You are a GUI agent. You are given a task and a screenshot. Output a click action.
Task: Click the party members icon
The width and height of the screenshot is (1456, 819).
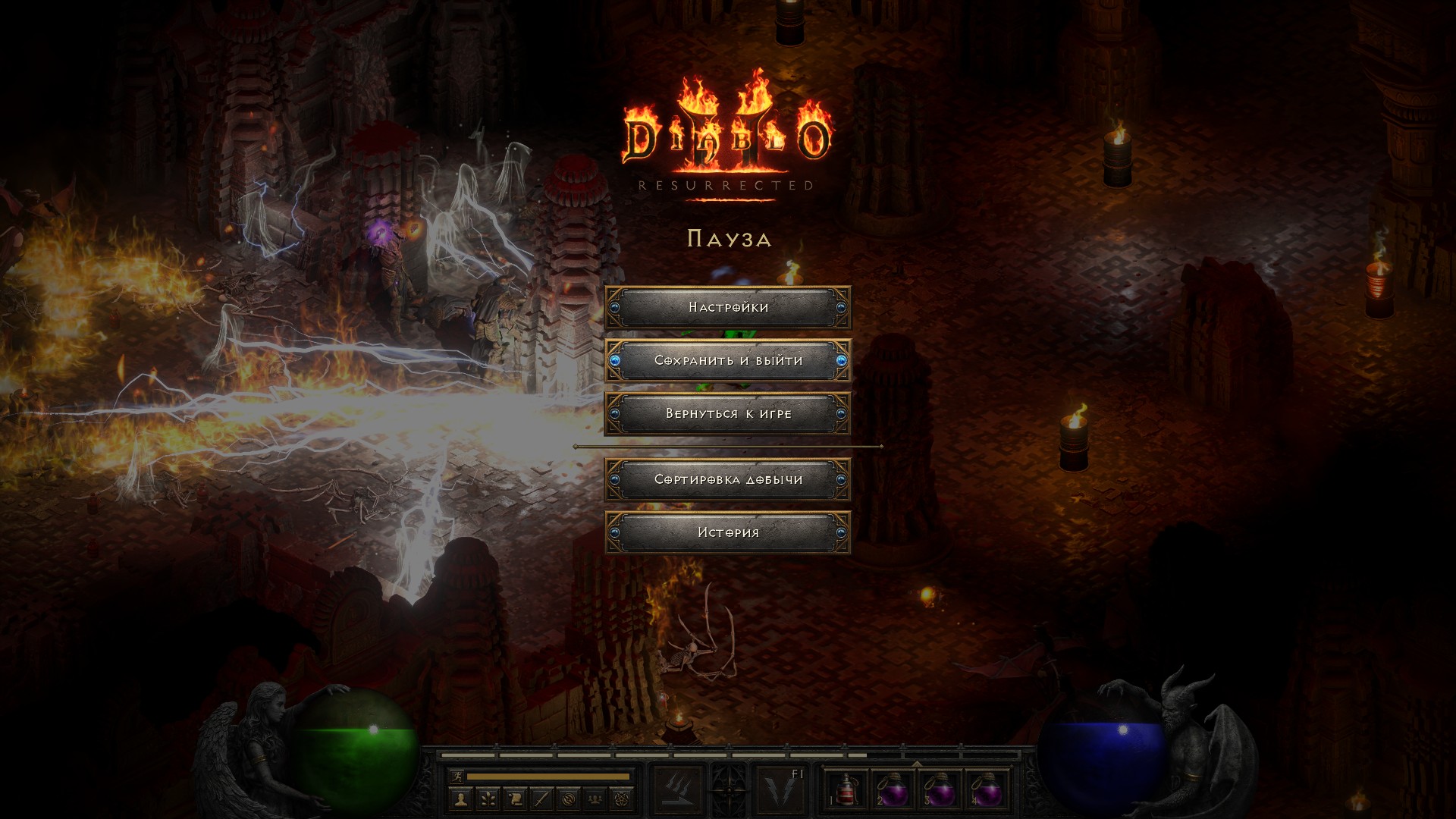point(596,799)
